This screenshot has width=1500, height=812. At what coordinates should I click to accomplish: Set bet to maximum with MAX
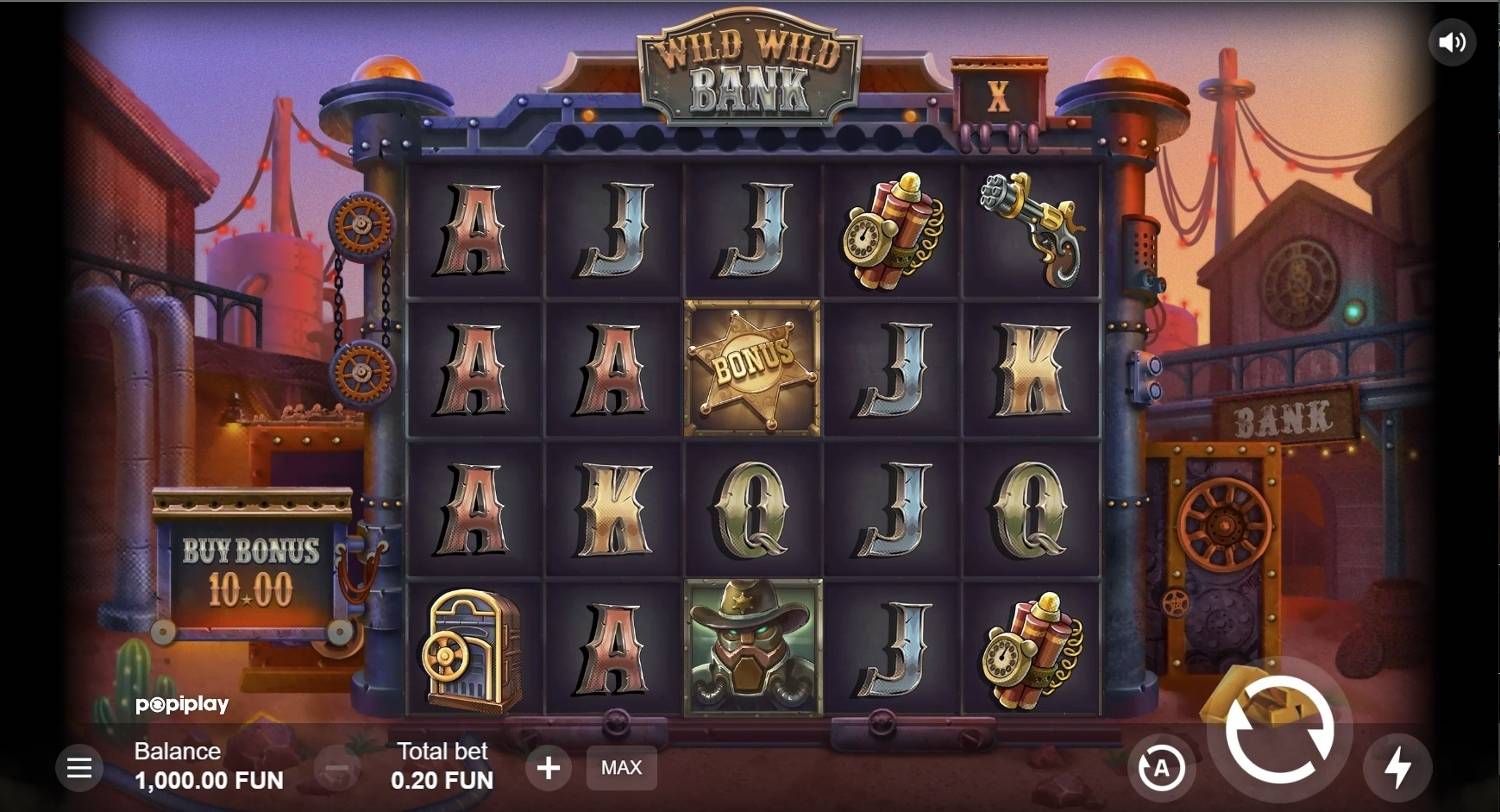pos(621,768)
